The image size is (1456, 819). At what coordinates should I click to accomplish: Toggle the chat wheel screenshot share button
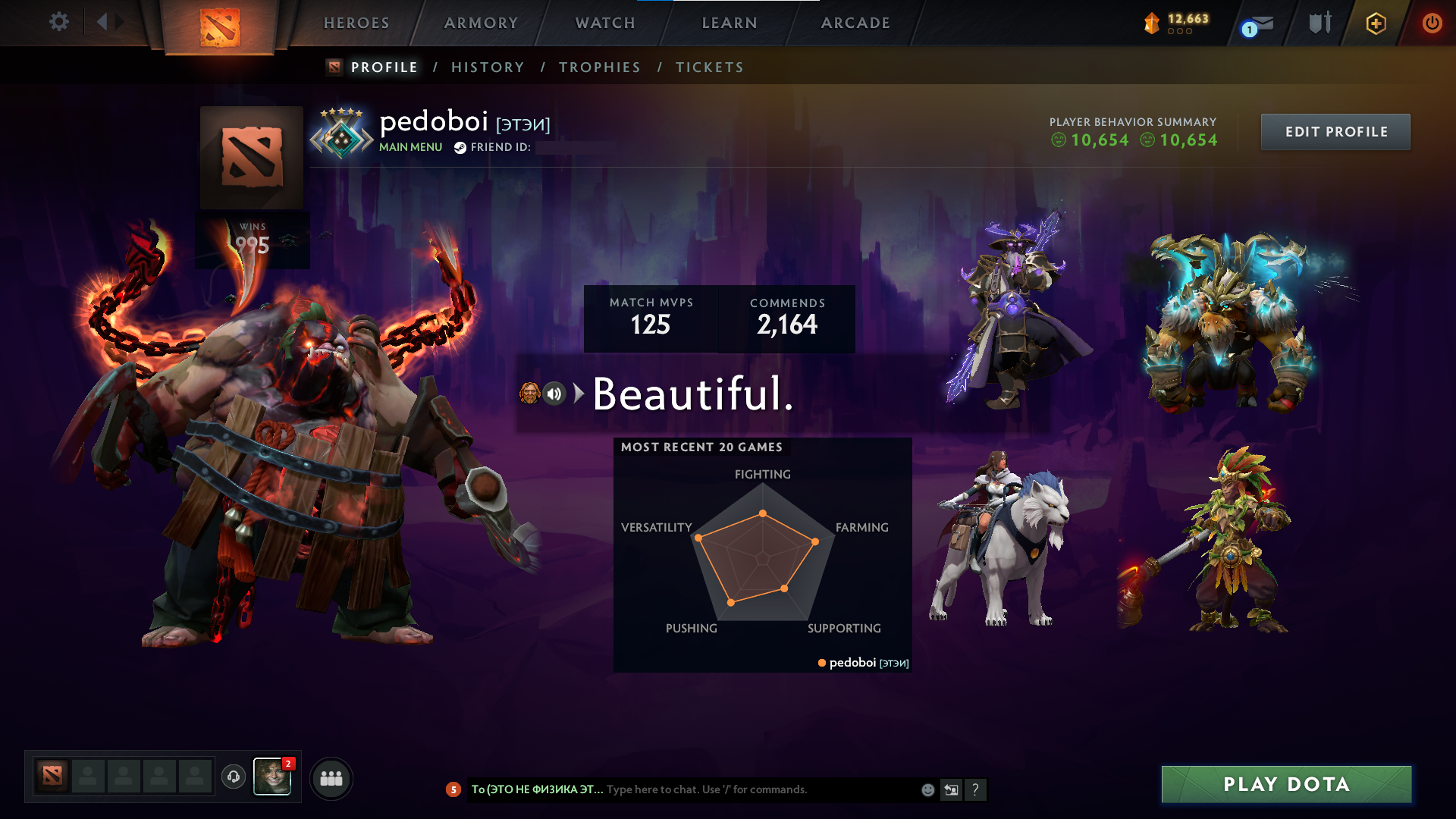tap(952, 789)
